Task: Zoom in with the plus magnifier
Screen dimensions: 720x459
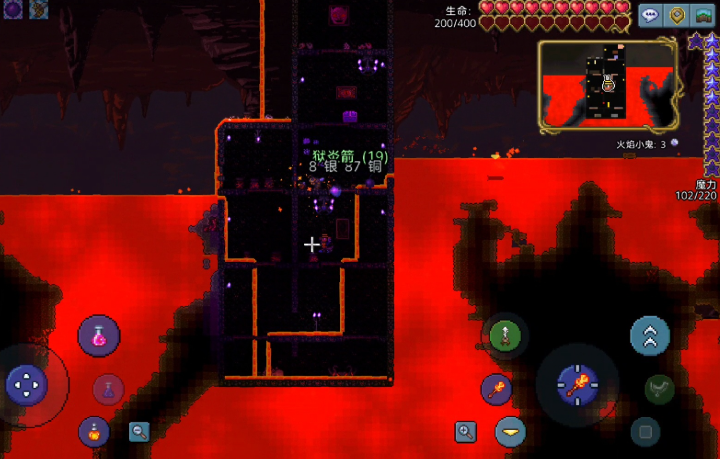Action: 465,431
